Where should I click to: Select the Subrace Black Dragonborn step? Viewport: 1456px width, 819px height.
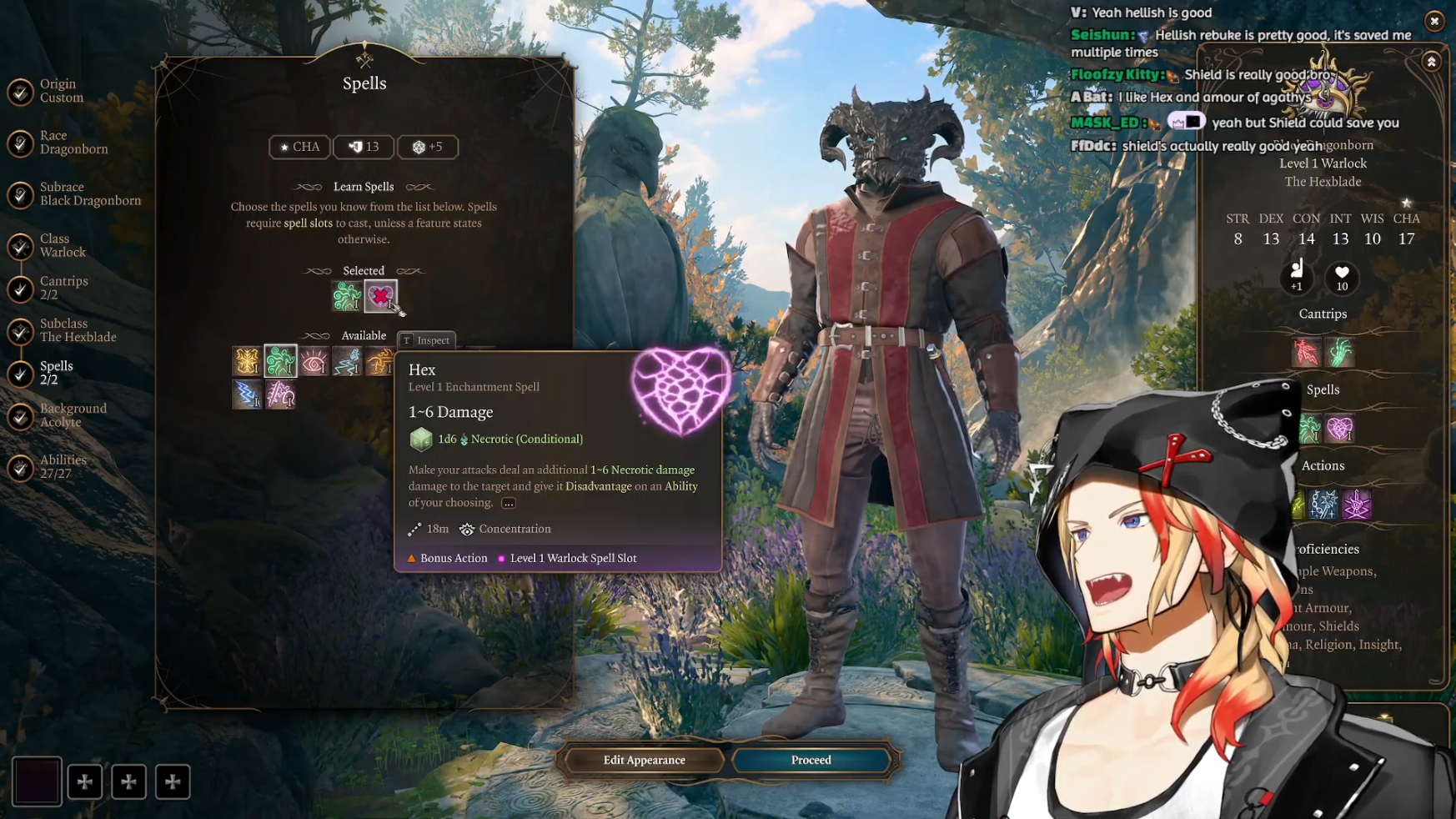click(x=88, y=194)
